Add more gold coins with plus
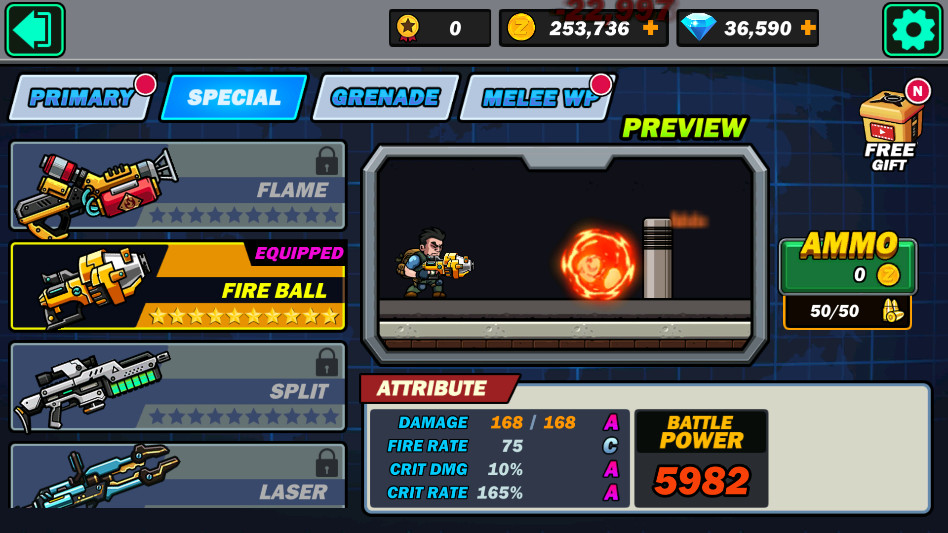 651,28
